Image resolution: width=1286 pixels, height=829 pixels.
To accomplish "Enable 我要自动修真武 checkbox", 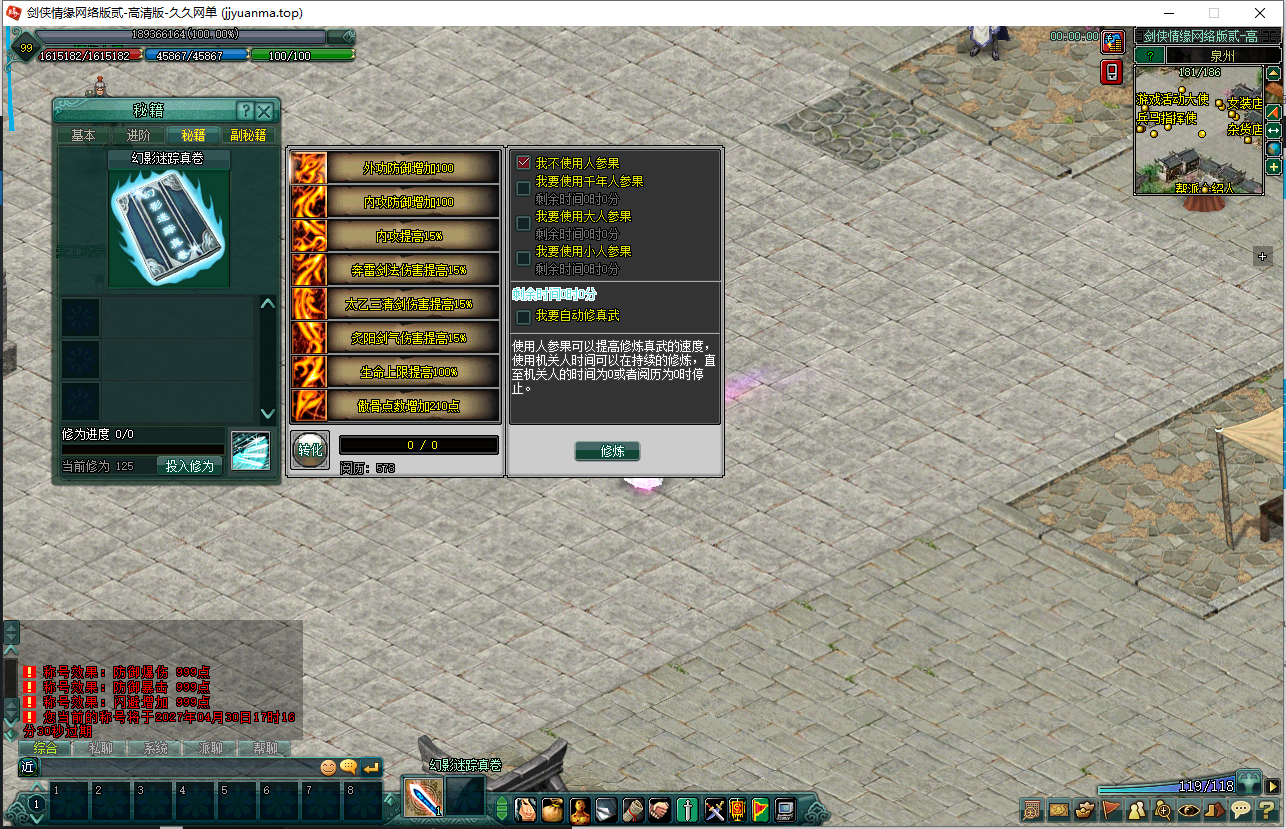I will pyautogui.click(x=523, y=316).
